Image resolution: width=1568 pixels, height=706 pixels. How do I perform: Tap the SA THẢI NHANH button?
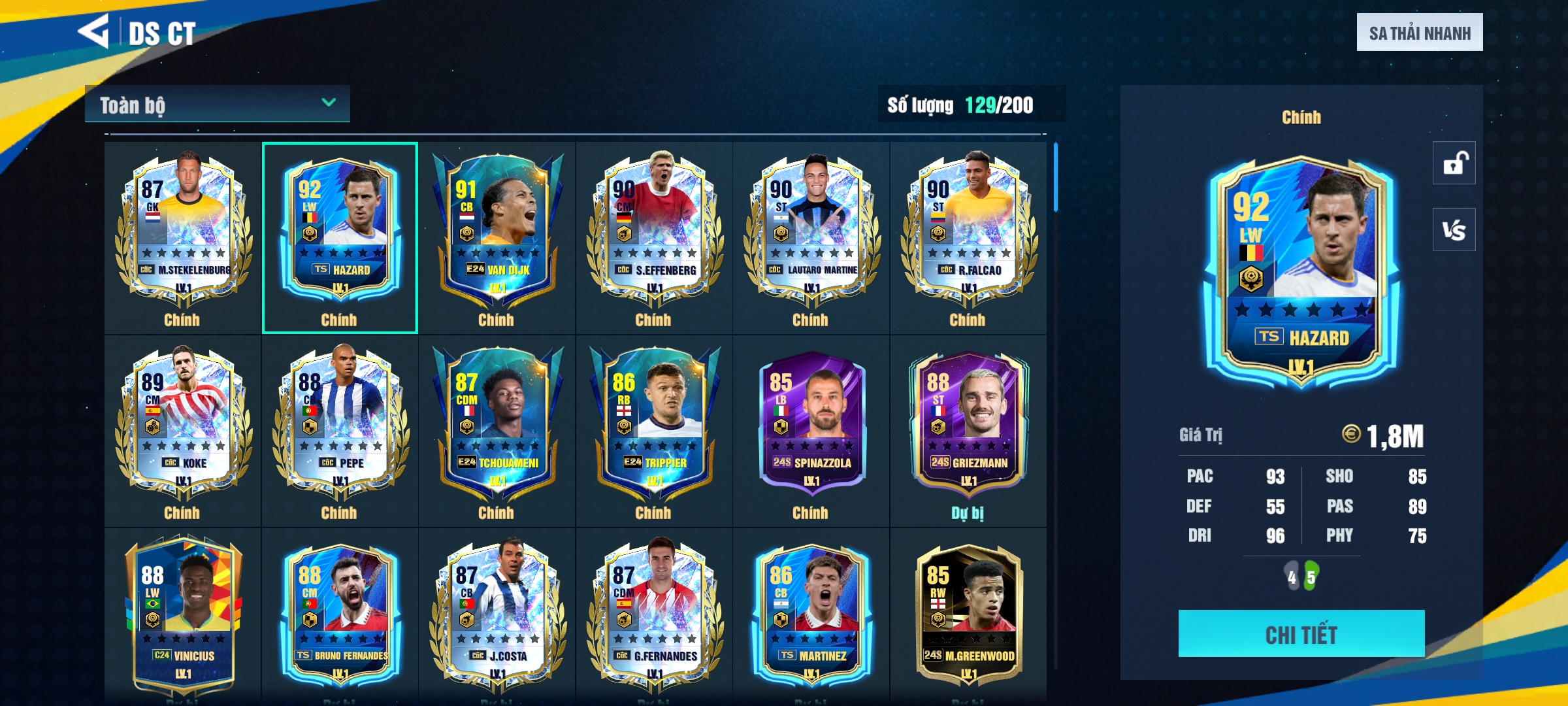pyautogui.click(x=1419, y=33)
